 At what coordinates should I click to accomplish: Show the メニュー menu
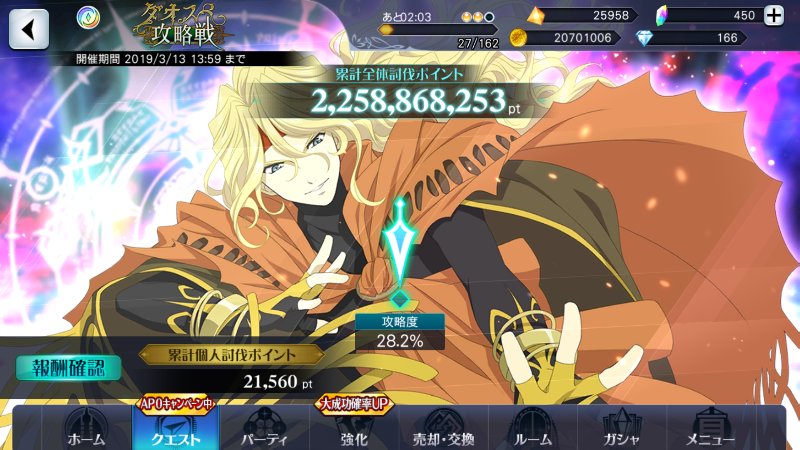711,428
